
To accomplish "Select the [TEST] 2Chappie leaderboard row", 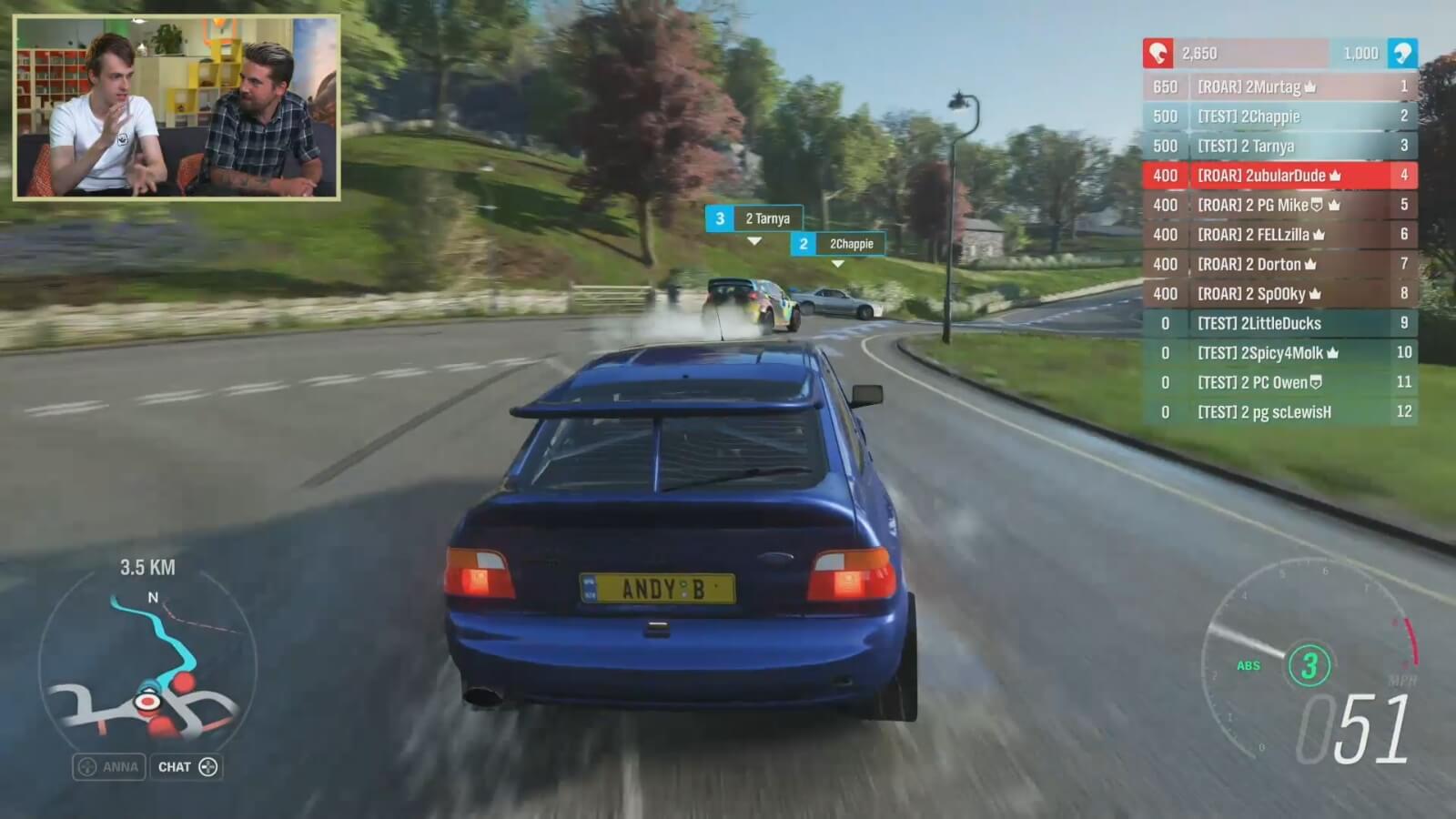I will click(x=1279, y=116).
